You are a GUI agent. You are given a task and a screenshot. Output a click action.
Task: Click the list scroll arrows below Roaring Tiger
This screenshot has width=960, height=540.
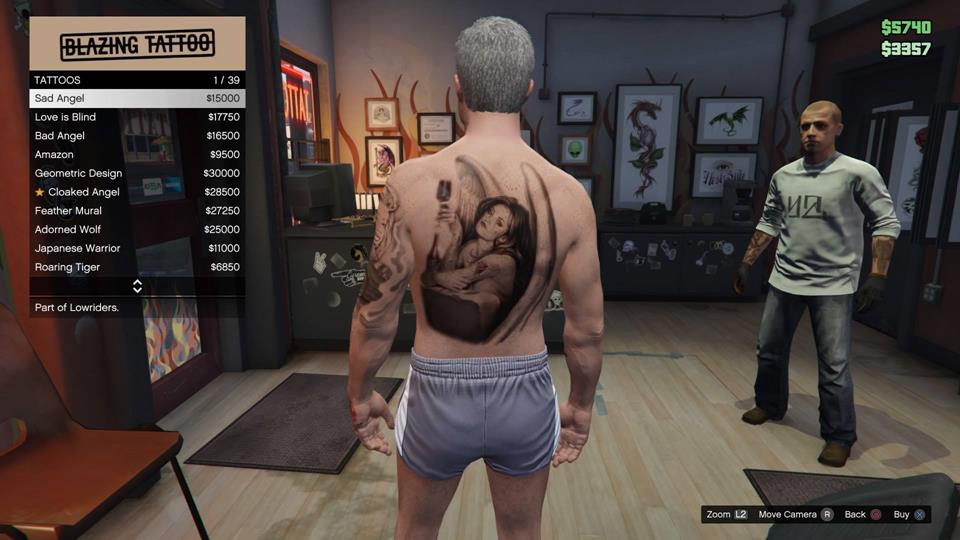137,286
